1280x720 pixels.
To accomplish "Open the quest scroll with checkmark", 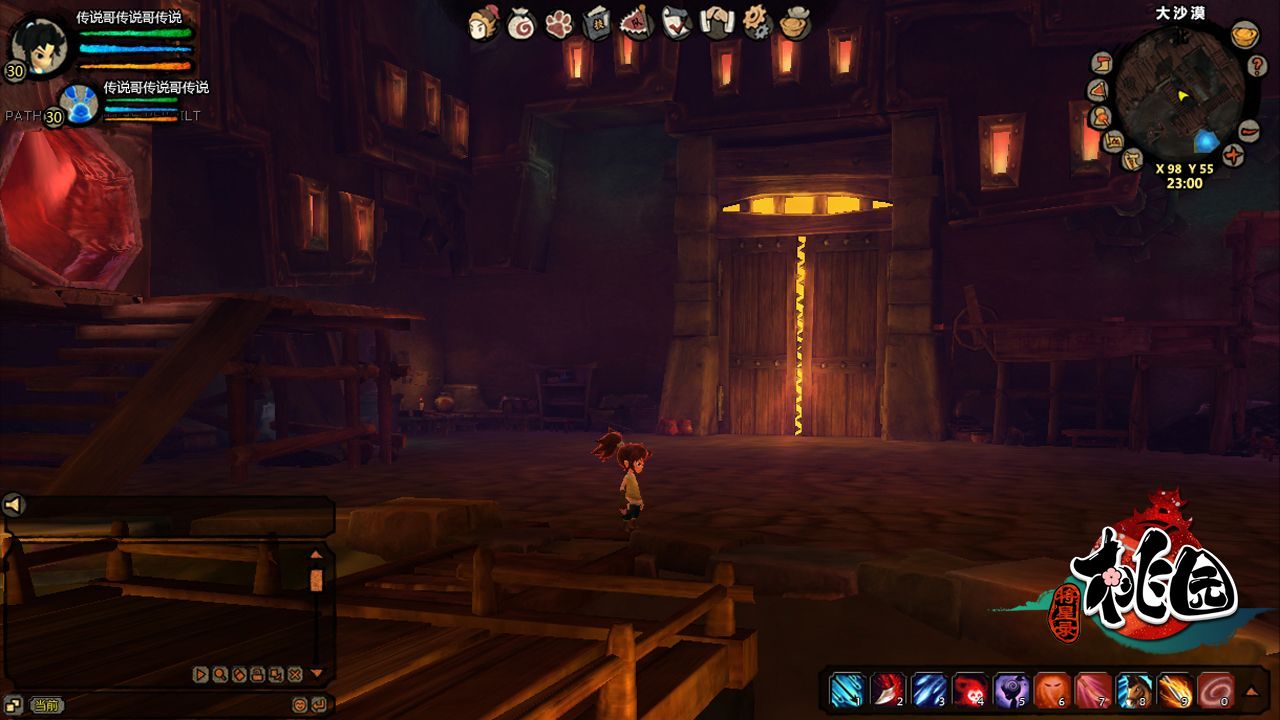I will pyautogui.click(x=676, y=23).
